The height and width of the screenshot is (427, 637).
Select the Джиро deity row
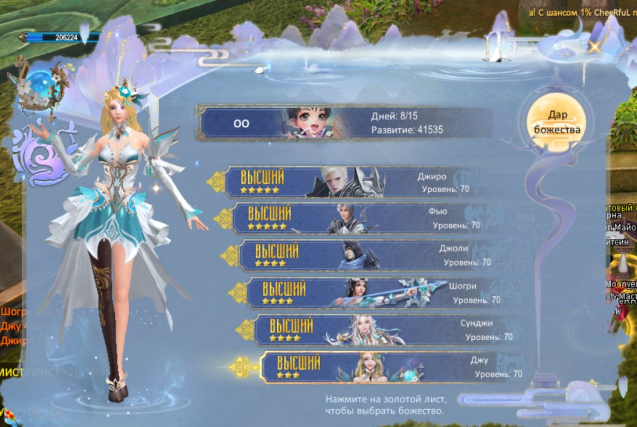tap(350, 181)
